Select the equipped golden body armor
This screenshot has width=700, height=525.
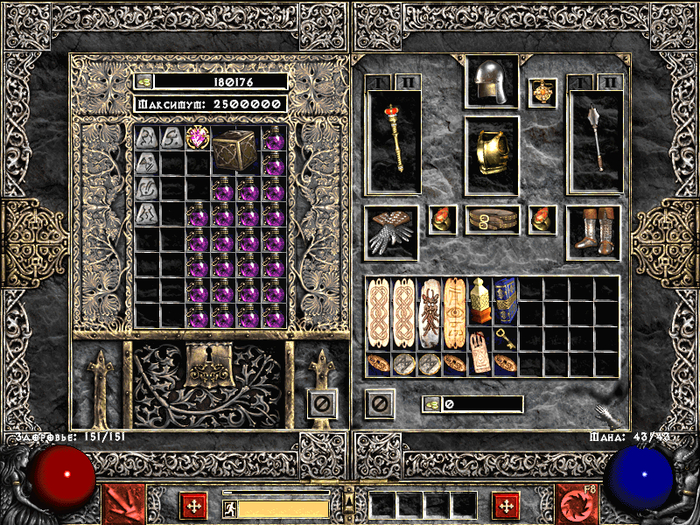491,154
